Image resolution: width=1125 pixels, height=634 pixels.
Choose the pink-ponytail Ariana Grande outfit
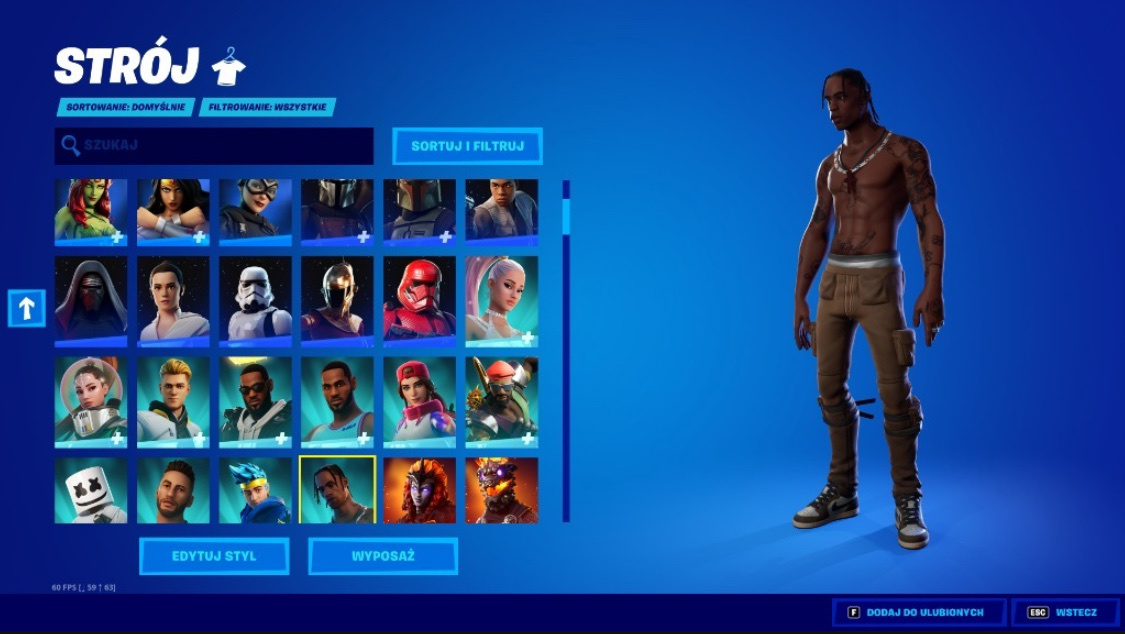tap(501, 299)
